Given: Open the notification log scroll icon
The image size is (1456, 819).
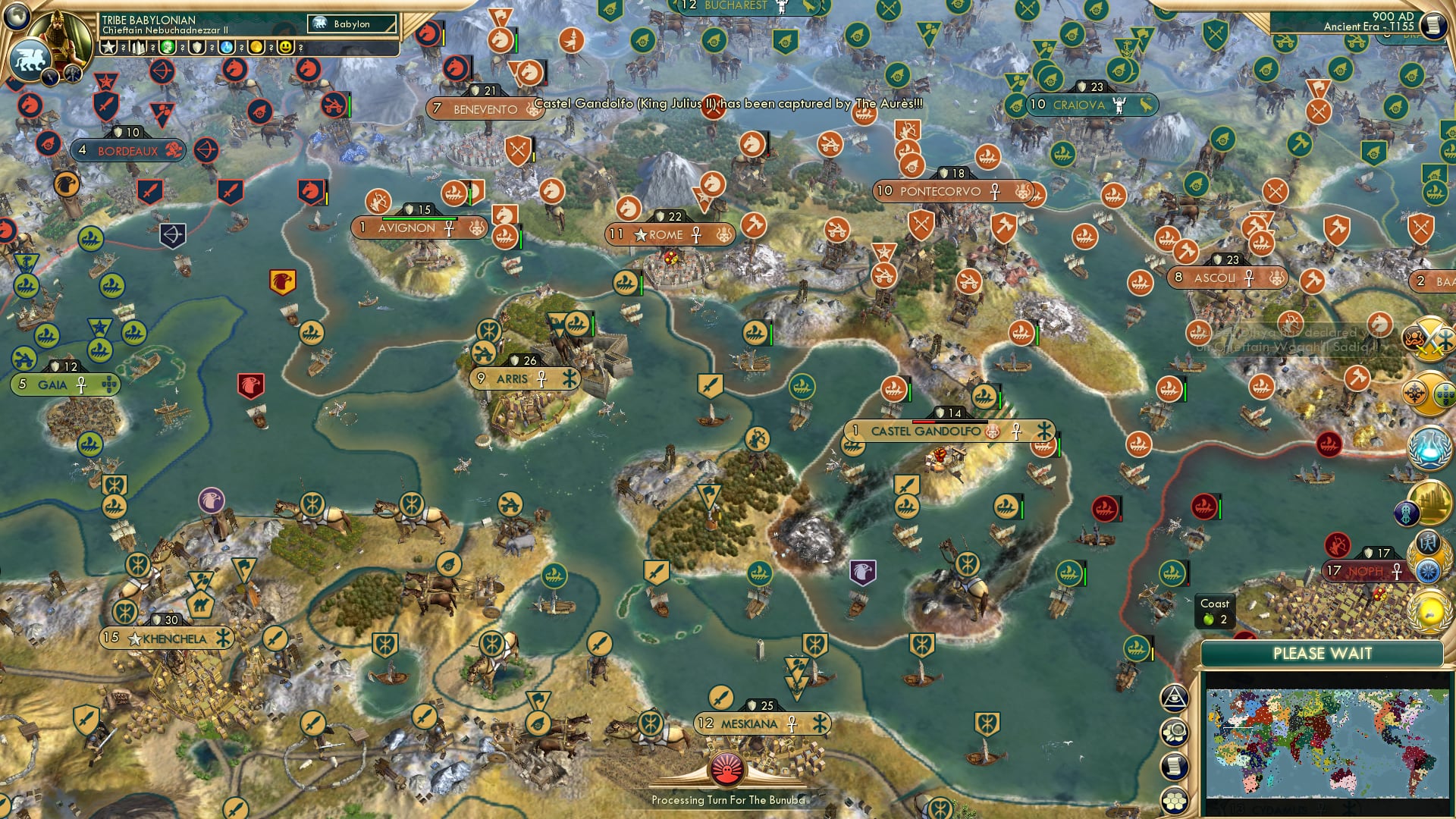Looking at the screenshot, I should coord(1174,764).
